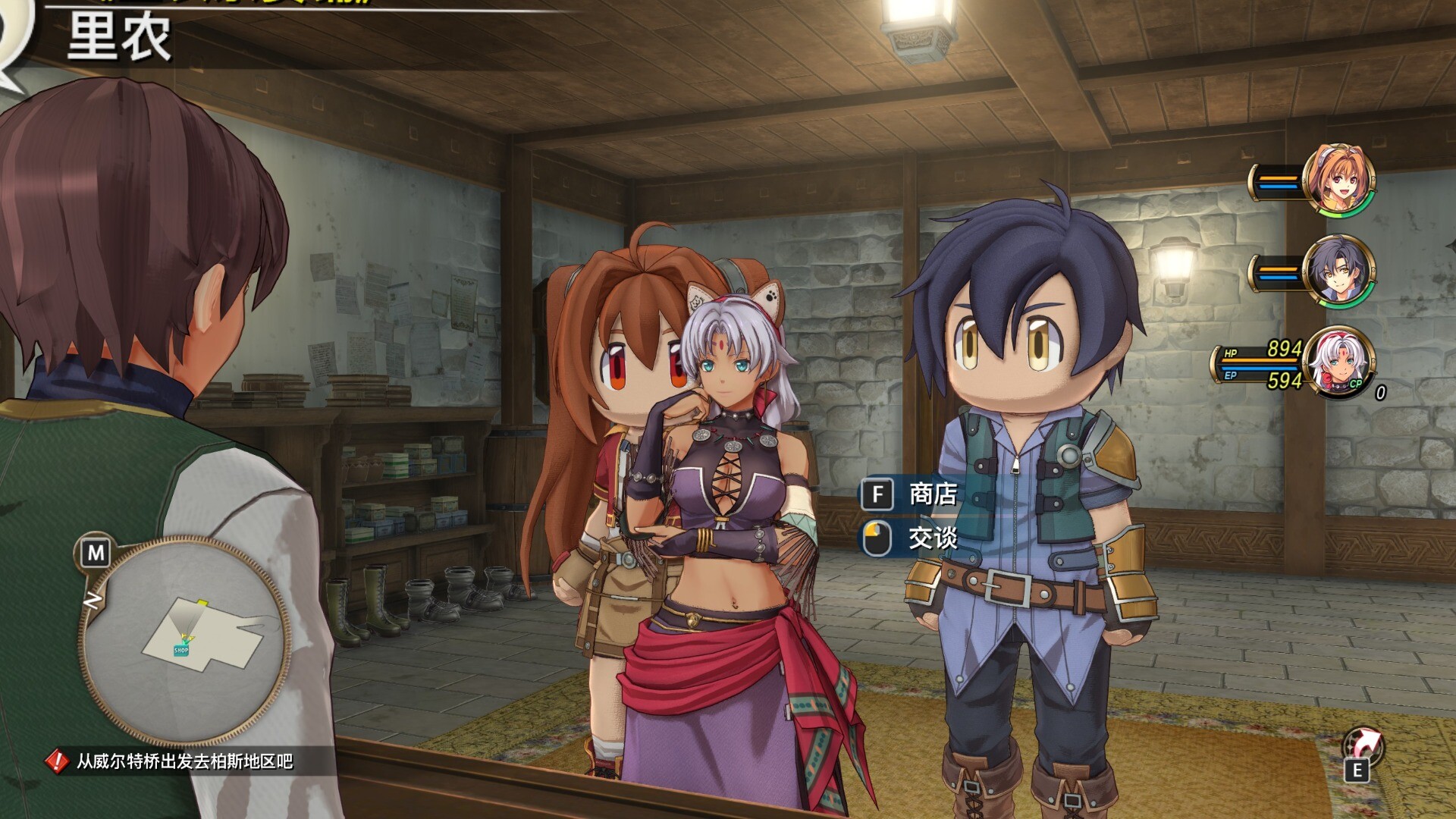Select the orange-haired girl party portrait

click(1337, 180)
